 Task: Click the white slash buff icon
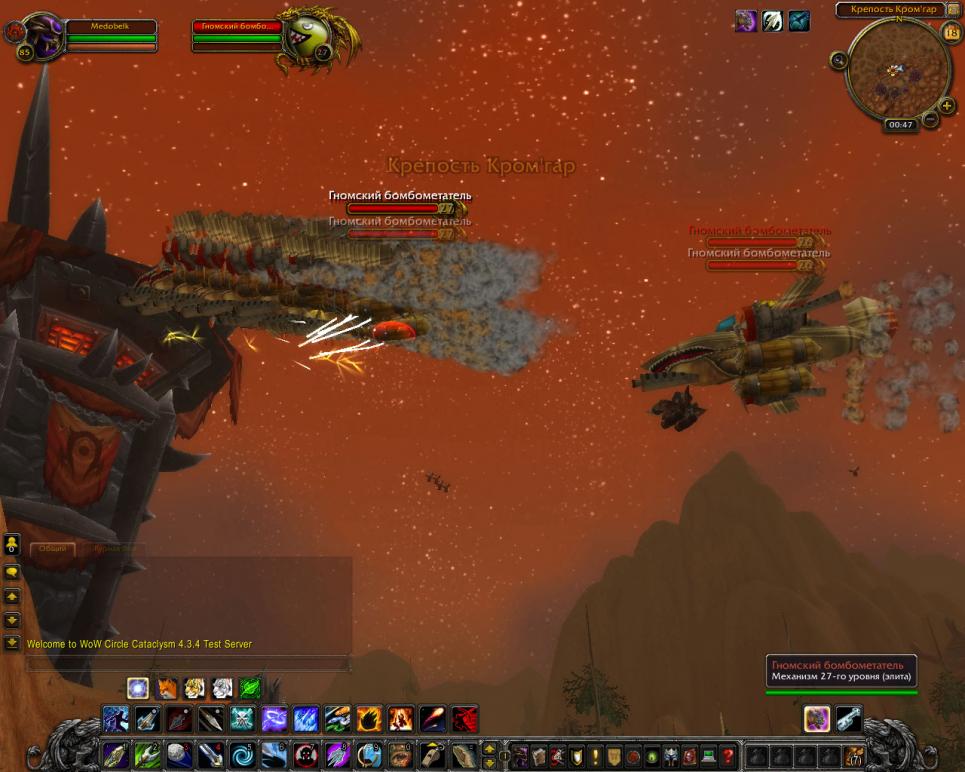click(x=772, y=21)
